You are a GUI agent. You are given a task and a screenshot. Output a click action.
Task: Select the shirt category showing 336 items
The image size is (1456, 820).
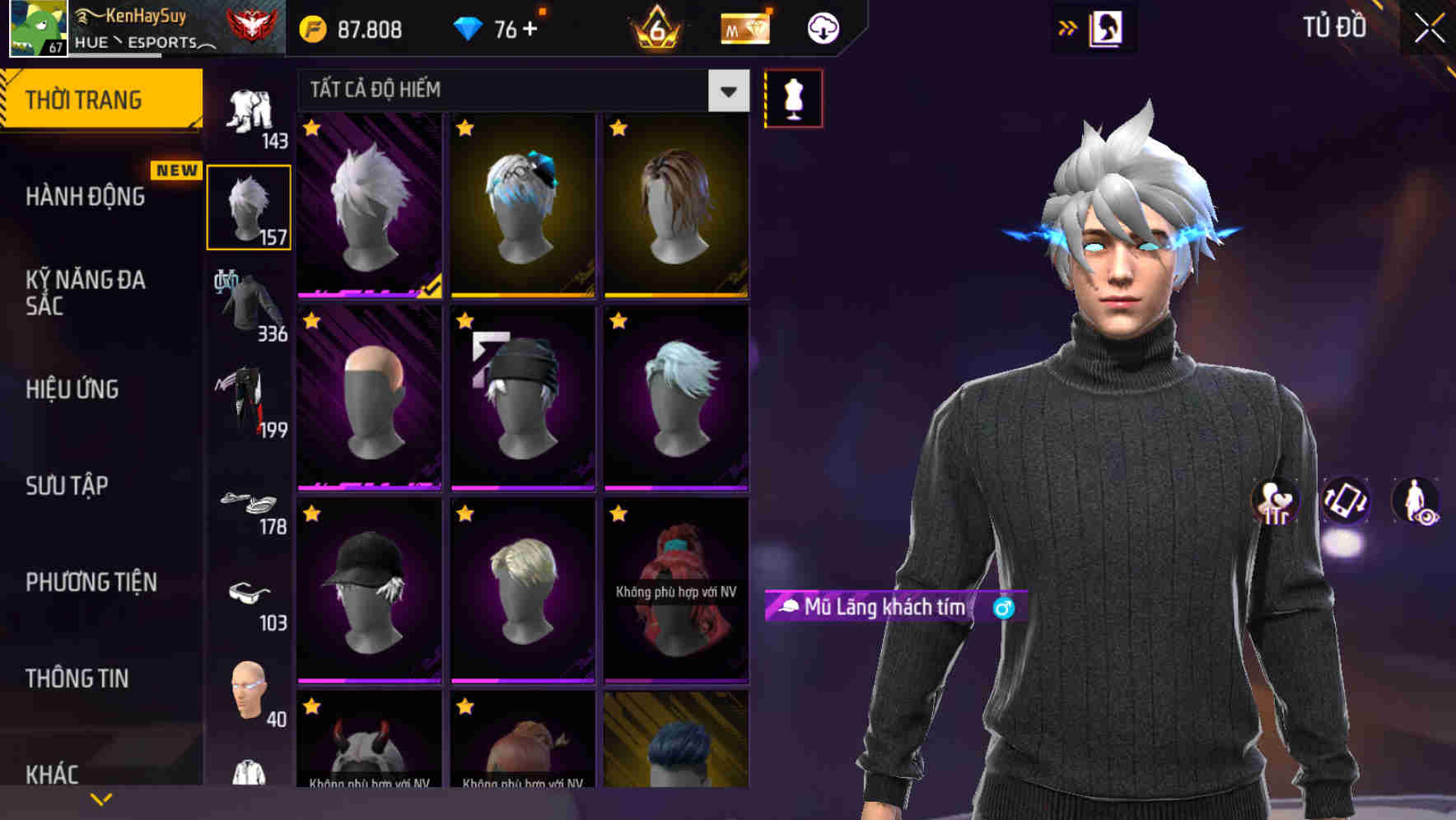pos(247,305)
